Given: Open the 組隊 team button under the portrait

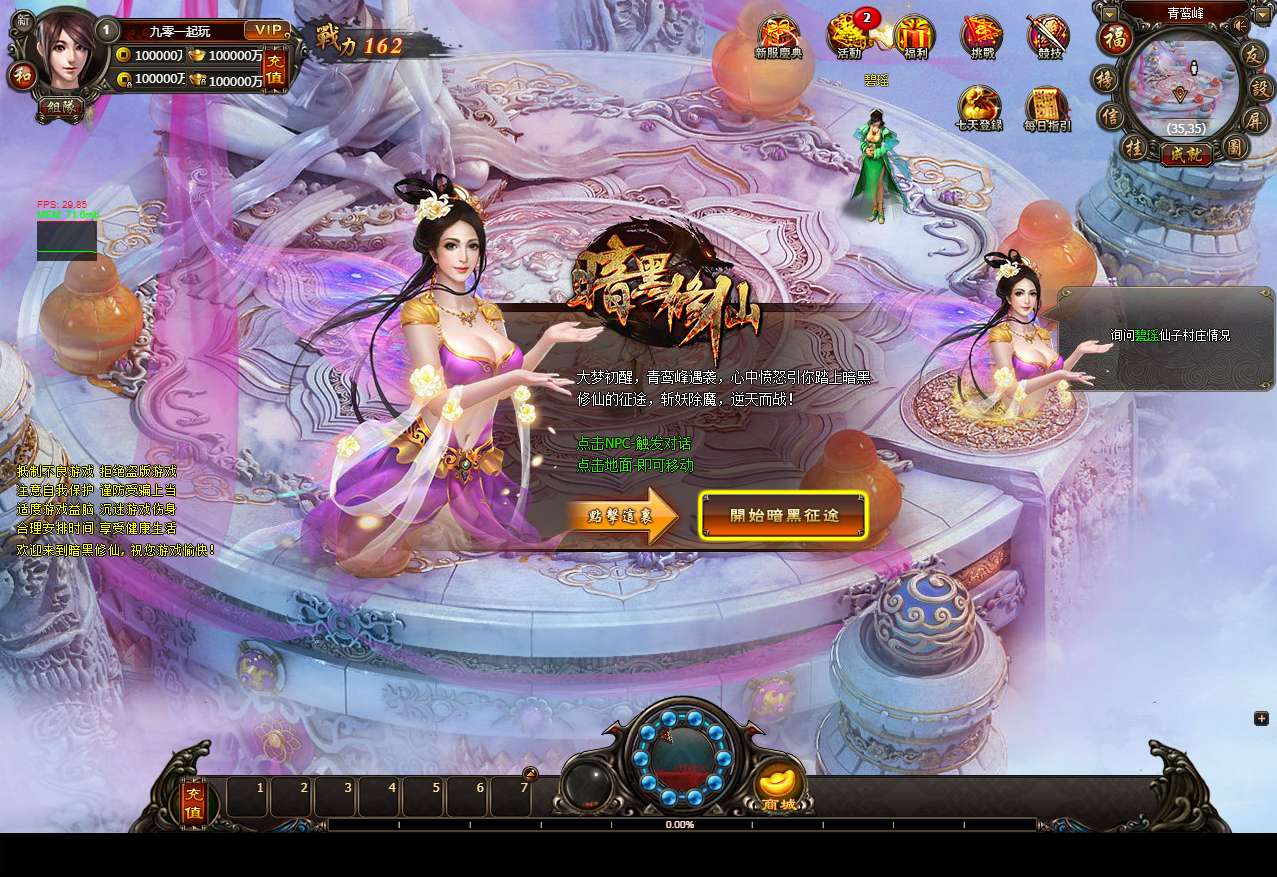Looking at the screenshot, I should click(61, 108).
